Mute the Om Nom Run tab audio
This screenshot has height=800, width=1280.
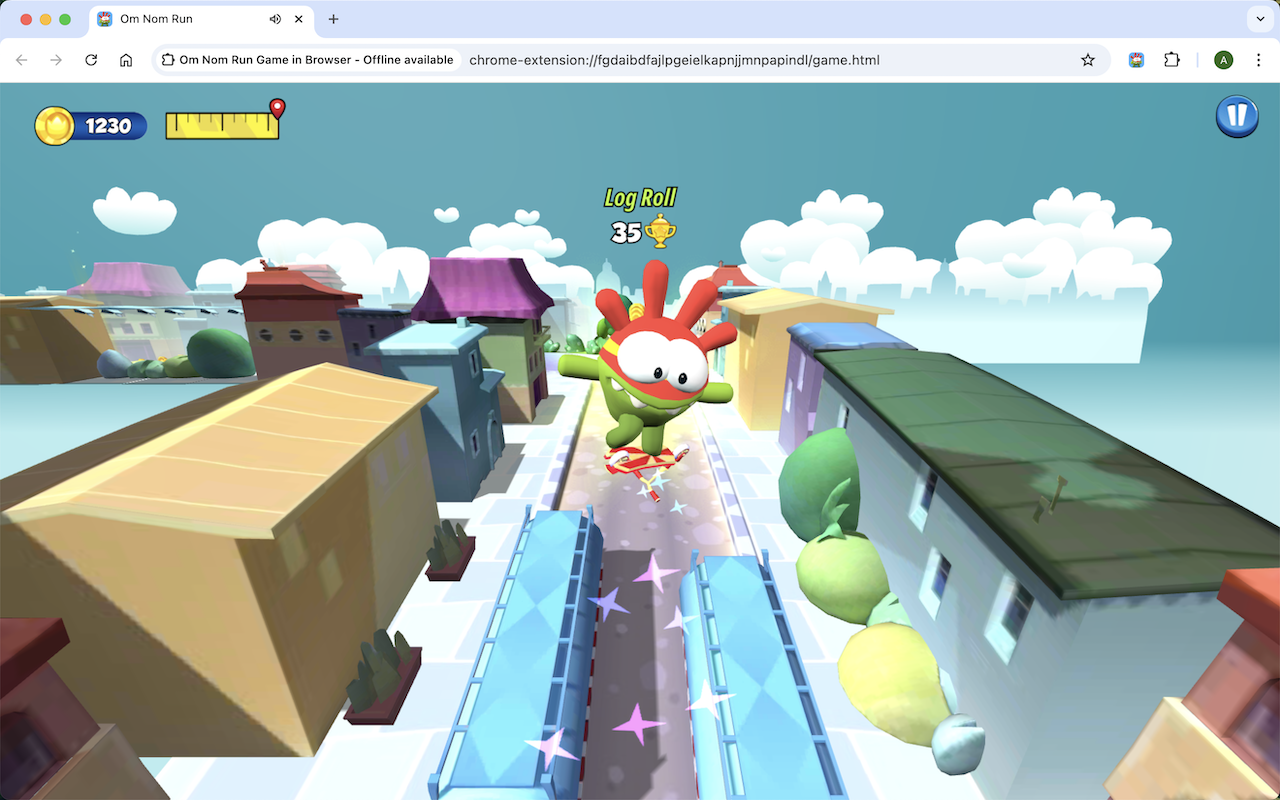[x=275, y=18]
